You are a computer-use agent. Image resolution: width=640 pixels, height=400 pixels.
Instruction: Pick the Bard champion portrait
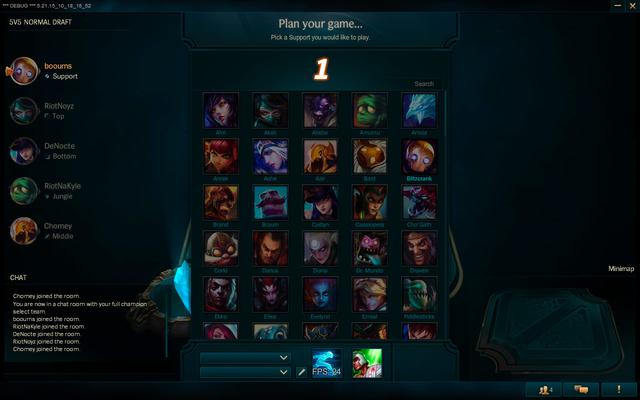pos(370,156)
